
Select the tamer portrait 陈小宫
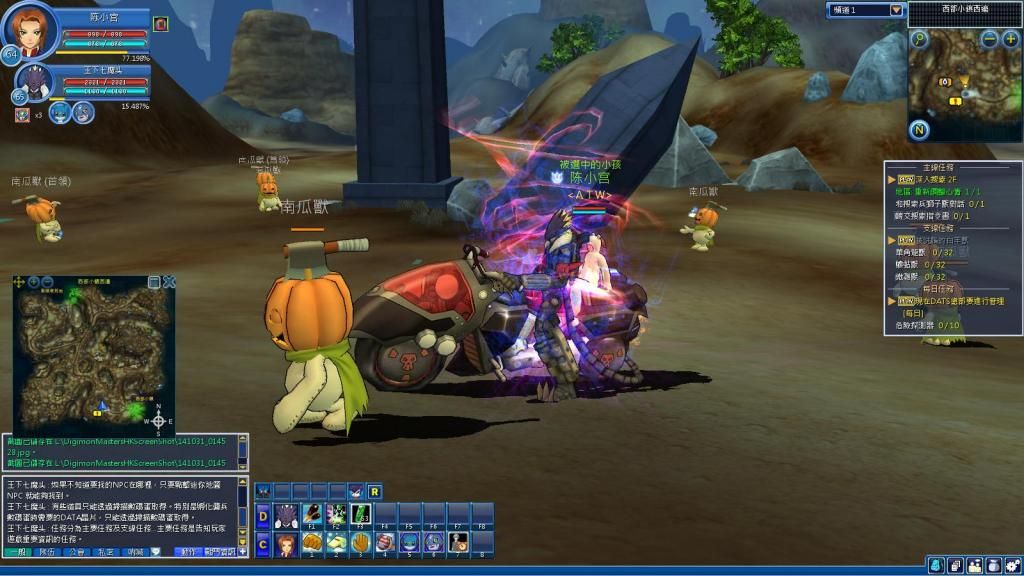30,30
